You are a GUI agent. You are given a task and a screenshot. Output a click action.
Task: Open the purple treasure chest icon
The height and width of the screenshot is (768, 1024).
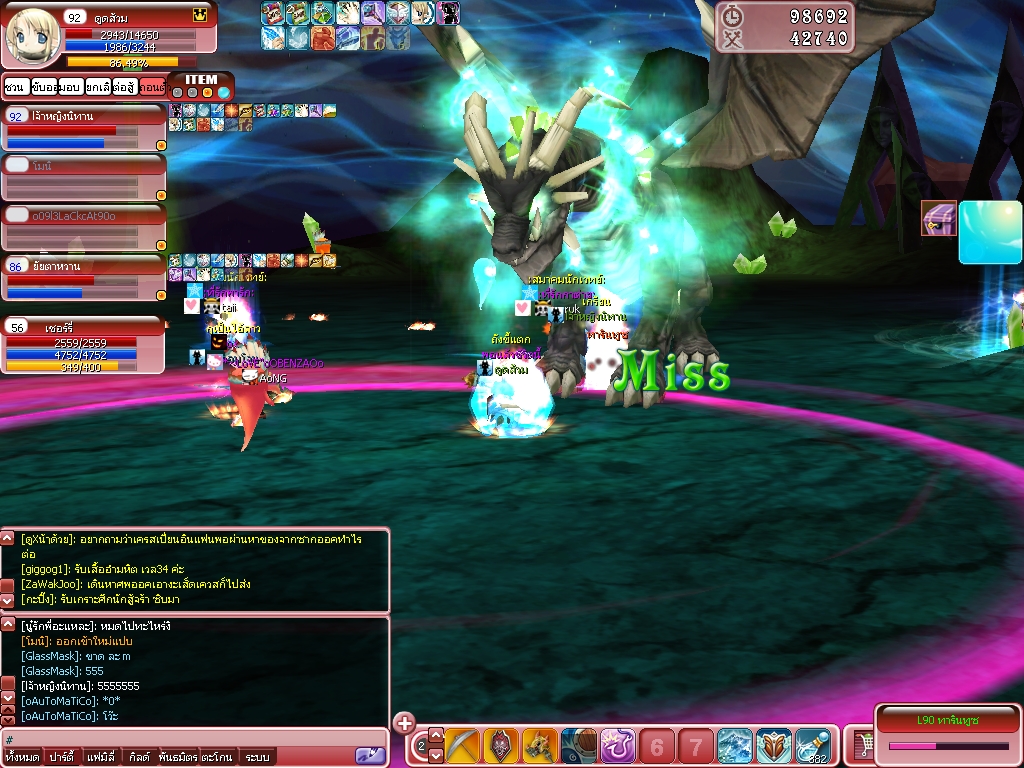(x=938, y=218)
